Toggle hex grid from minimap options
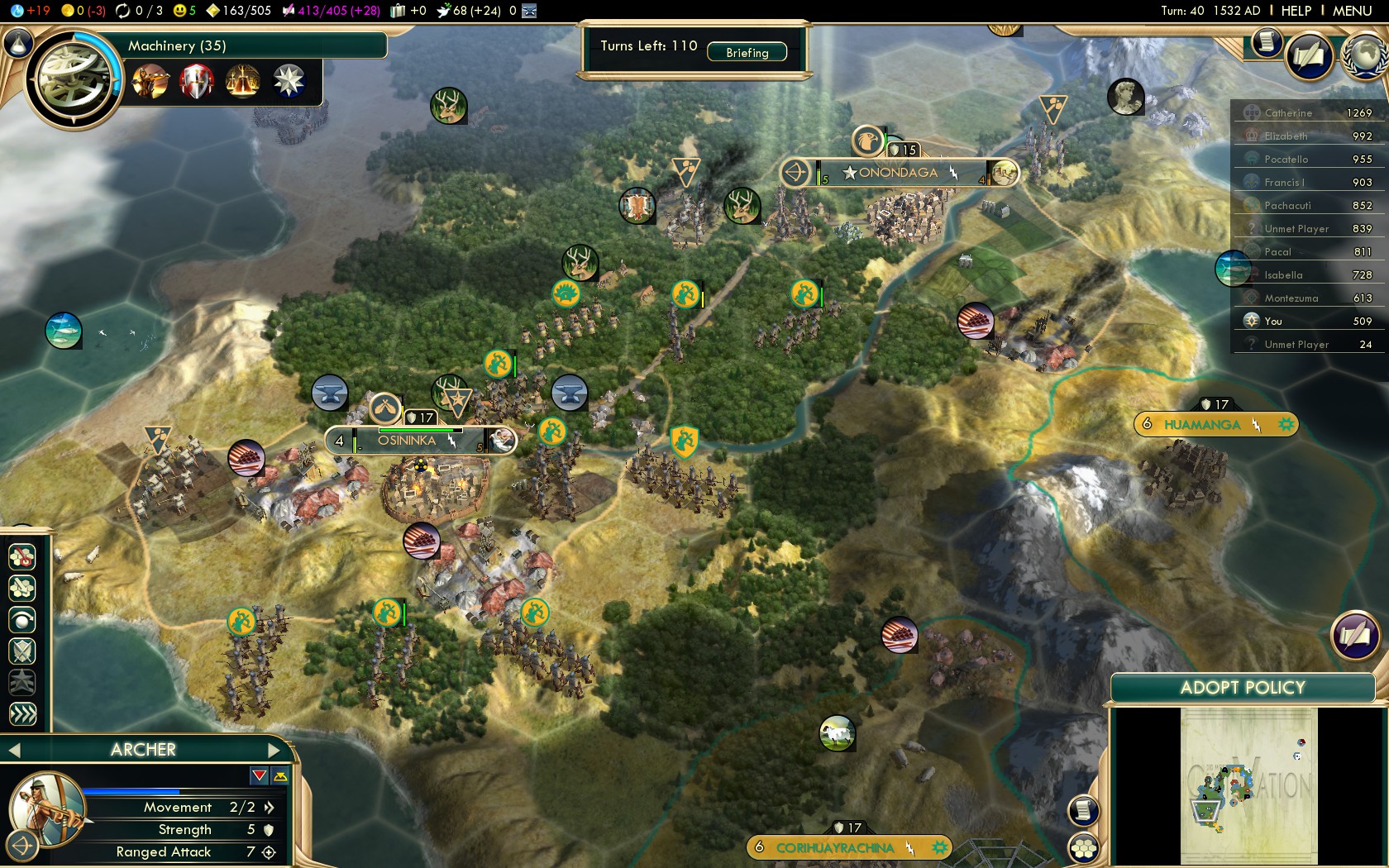Viewport: 1389px width, 868px height. coord(1085,851)
